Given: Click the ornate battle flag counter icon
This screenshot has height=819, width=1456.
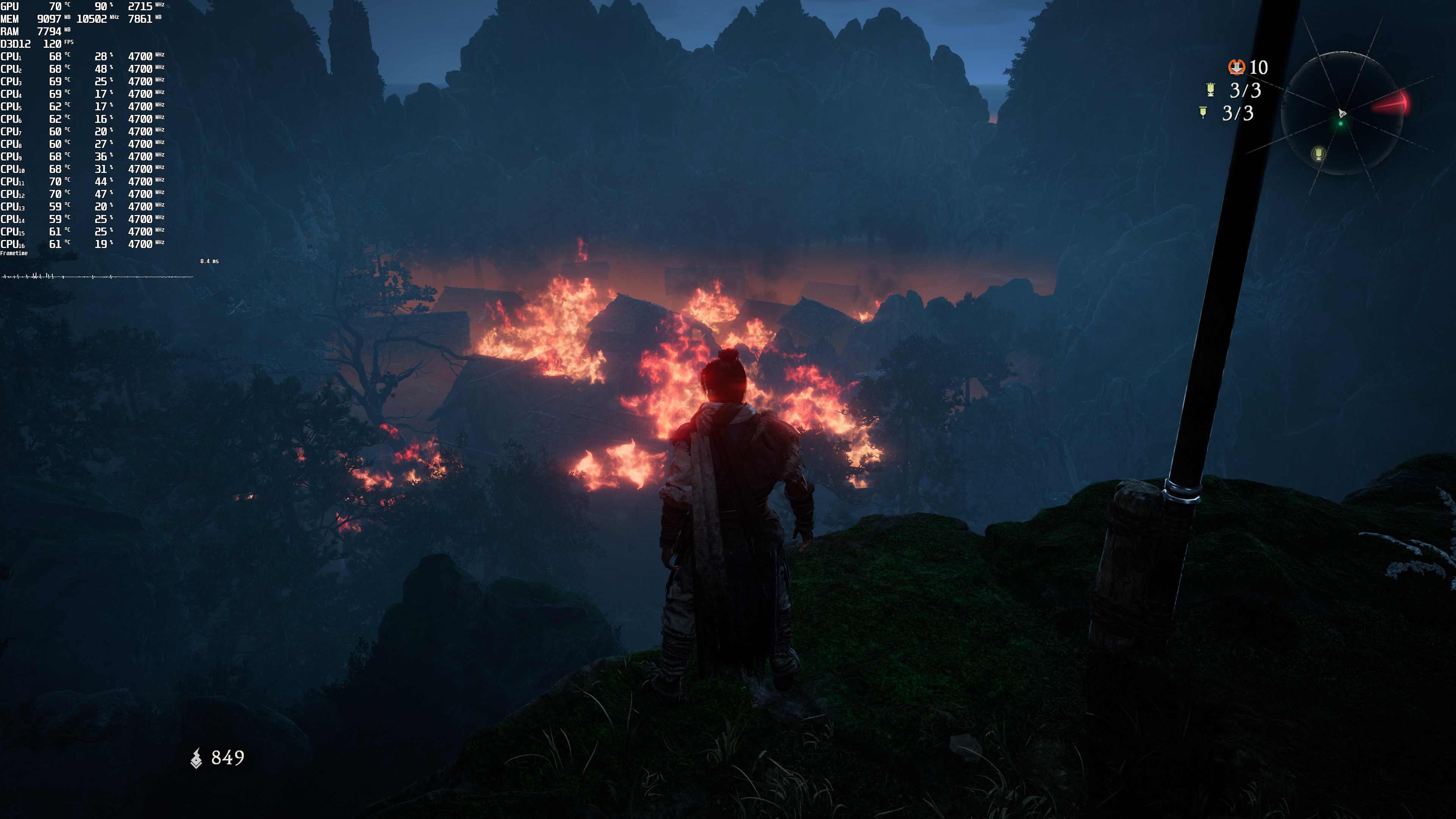Looking at the screenshot, I should 1210,89.
